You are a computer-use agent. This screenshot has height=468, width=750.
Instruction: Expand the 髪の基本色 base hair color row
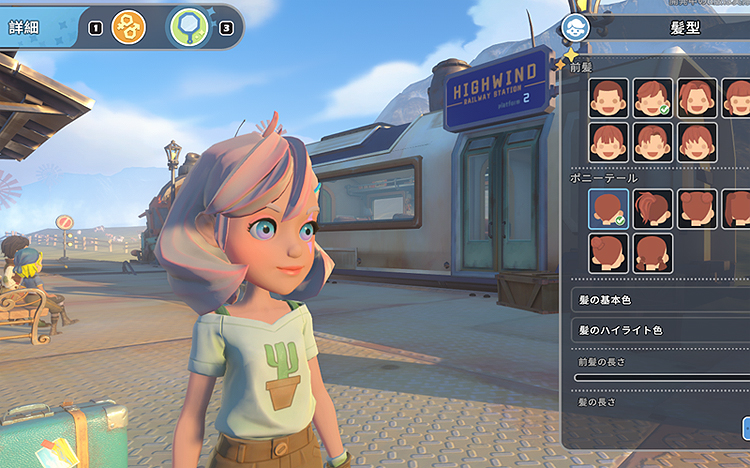[660, 299]
